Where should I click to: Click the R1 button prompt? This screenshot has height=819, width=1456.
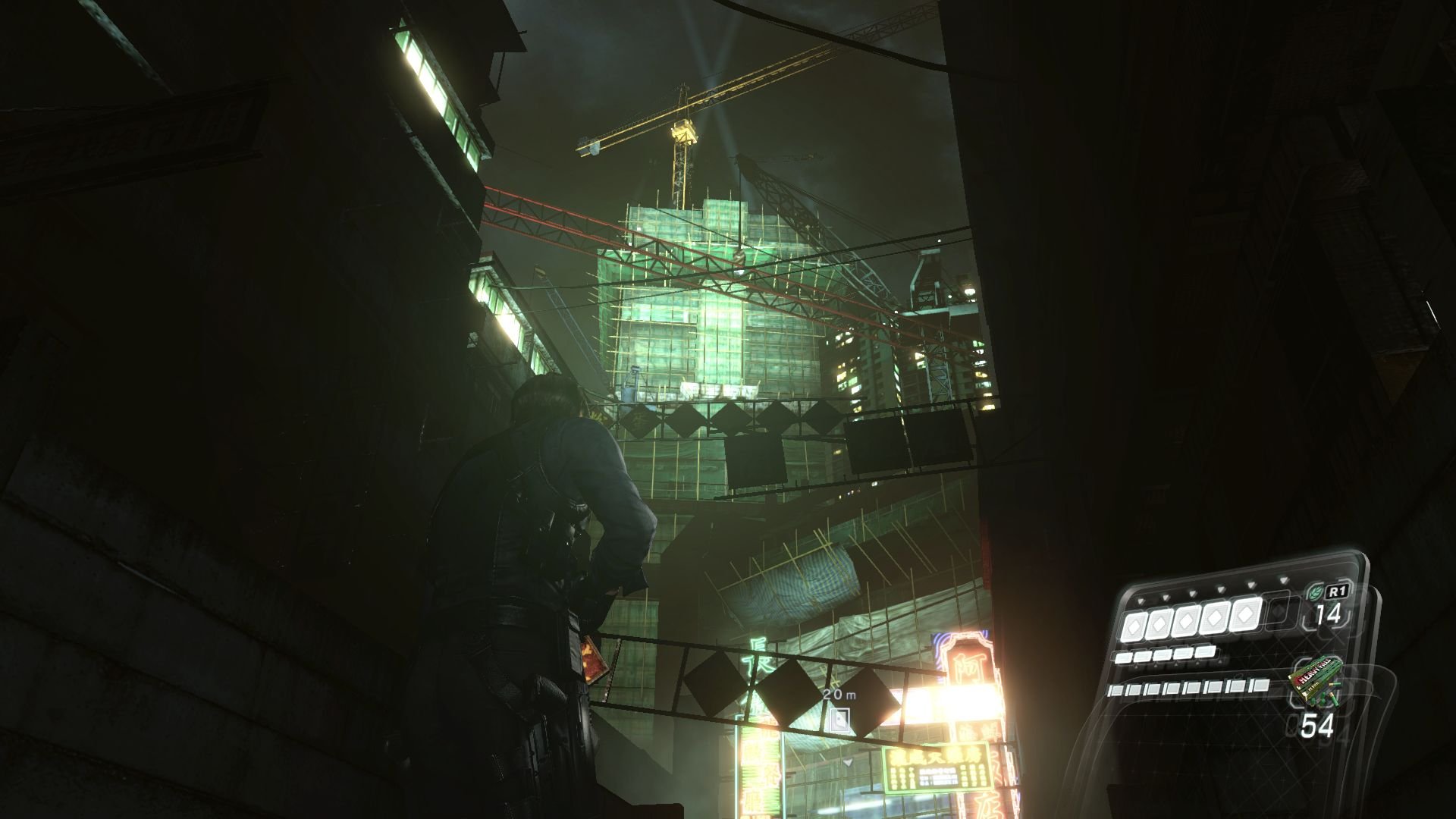[x=1338, y=591]
